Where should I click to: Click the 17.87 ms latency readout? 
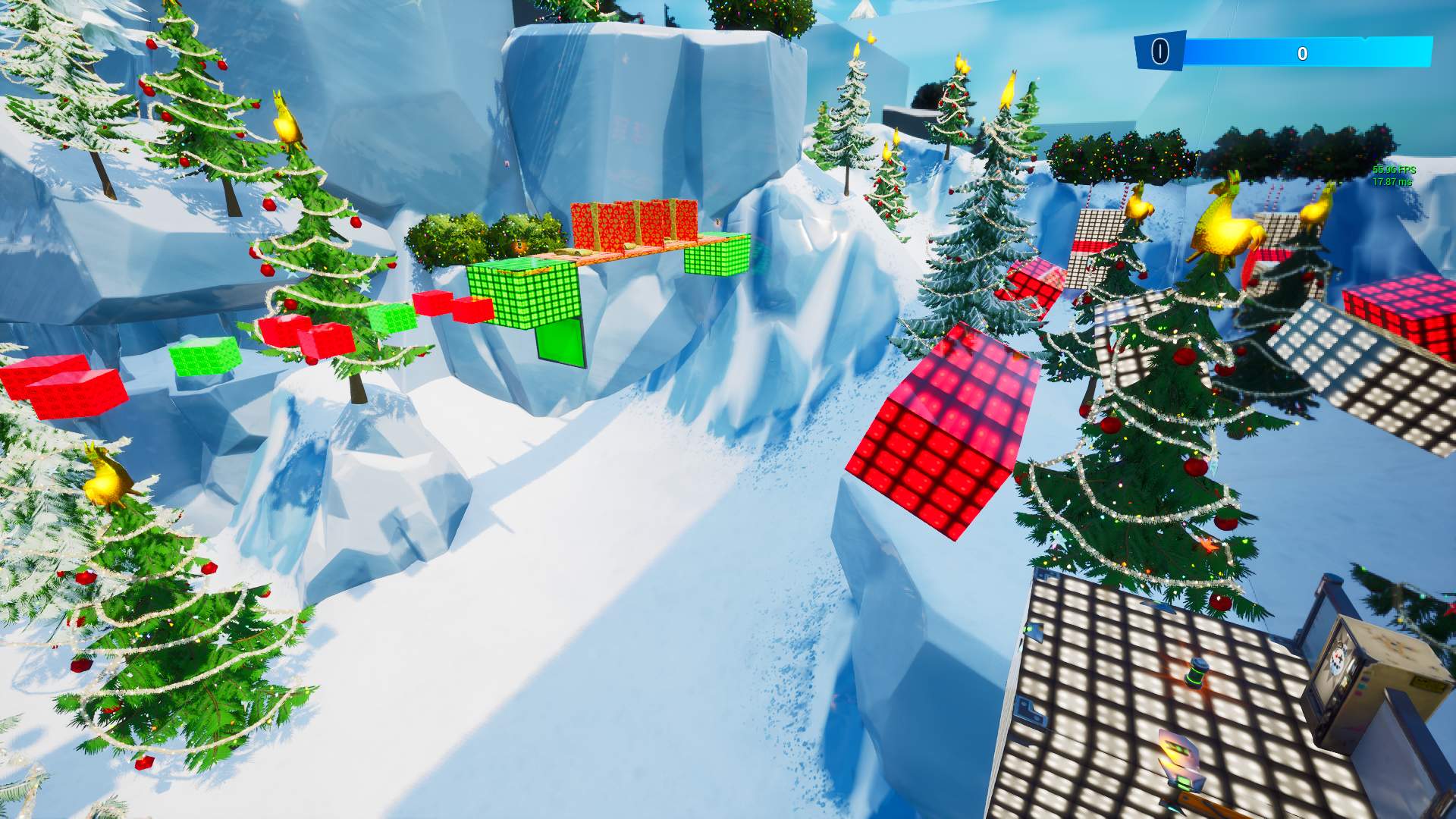pyautogui.click(x=1392, y=181)
